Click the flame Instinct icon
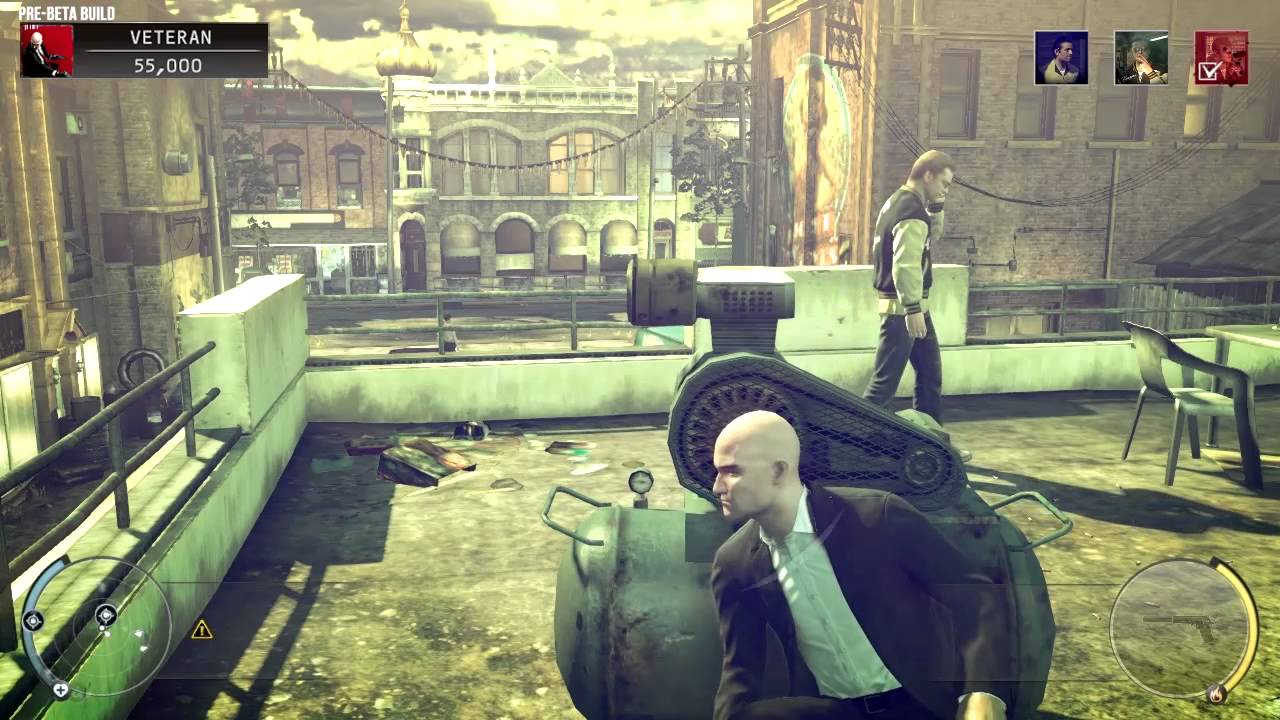This screenshot has height=720, width=1280. 1217,693
